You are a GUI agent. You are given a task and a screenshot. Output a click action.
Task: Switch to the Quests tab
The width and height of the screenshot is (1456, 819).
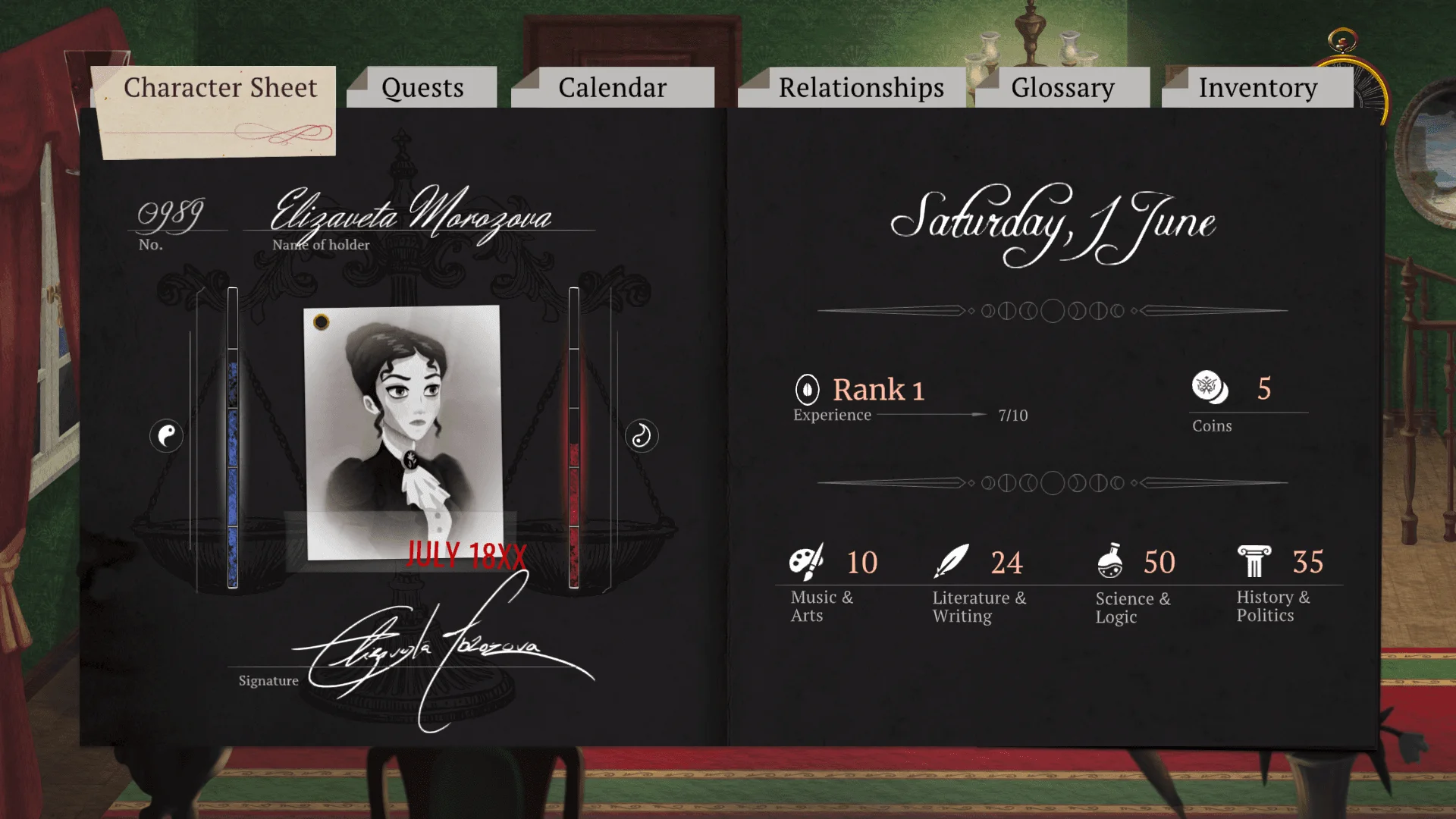point(422,87)
